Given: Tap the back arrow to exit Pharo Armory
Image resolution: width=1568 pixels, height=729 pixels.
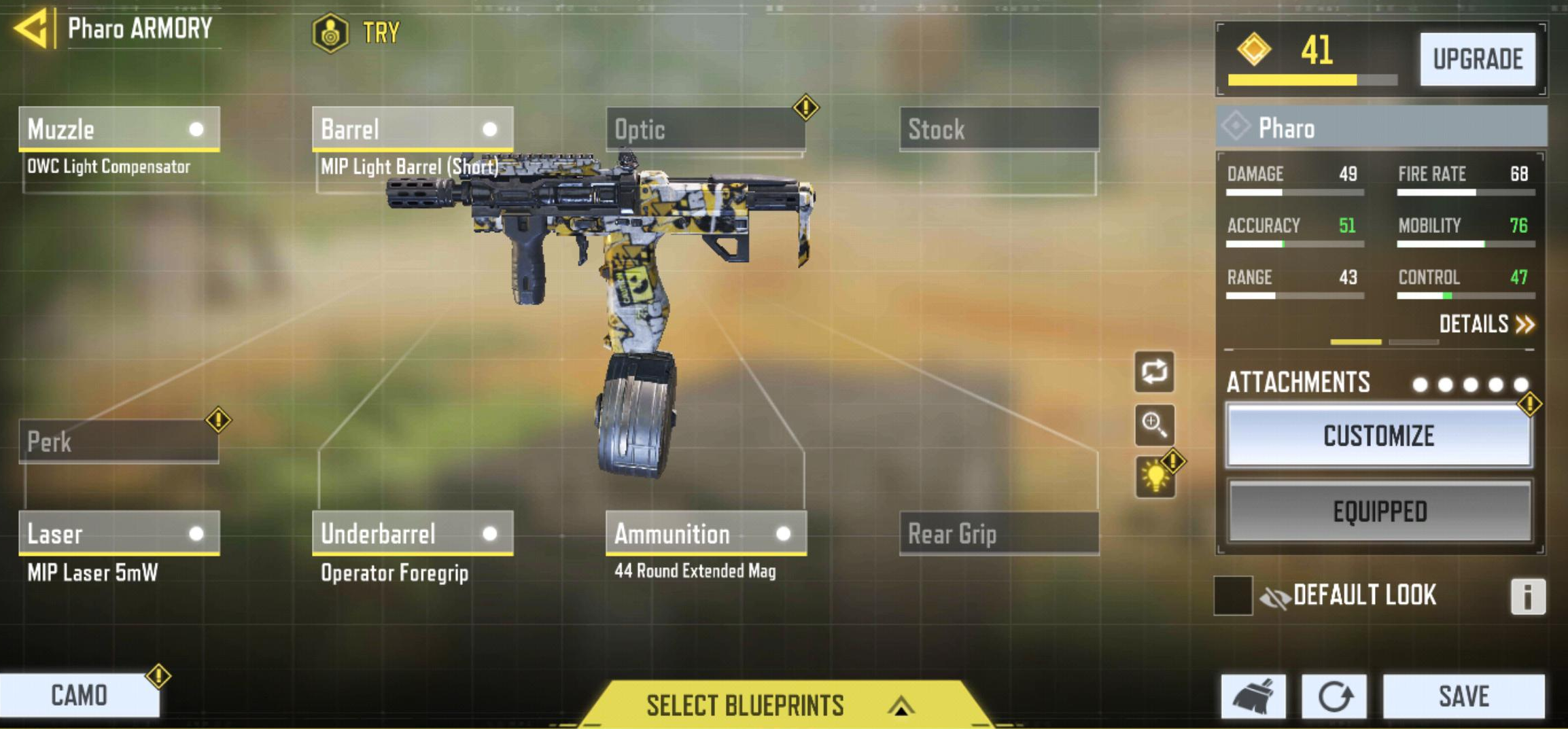Looking at the screenshot, I should [x=32, y=29].
